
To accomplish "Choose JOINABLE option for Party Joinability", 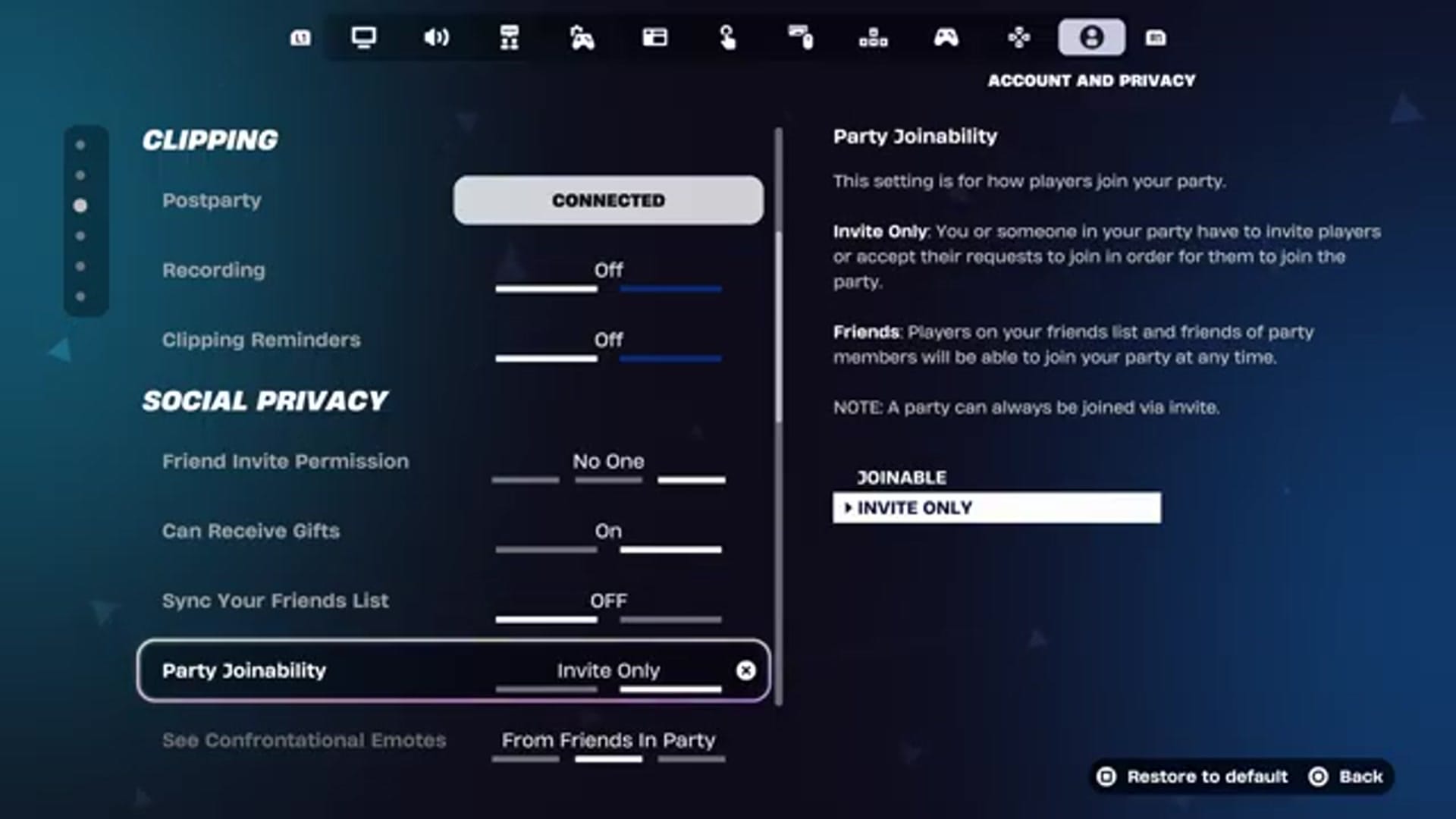I will [902, 477].
